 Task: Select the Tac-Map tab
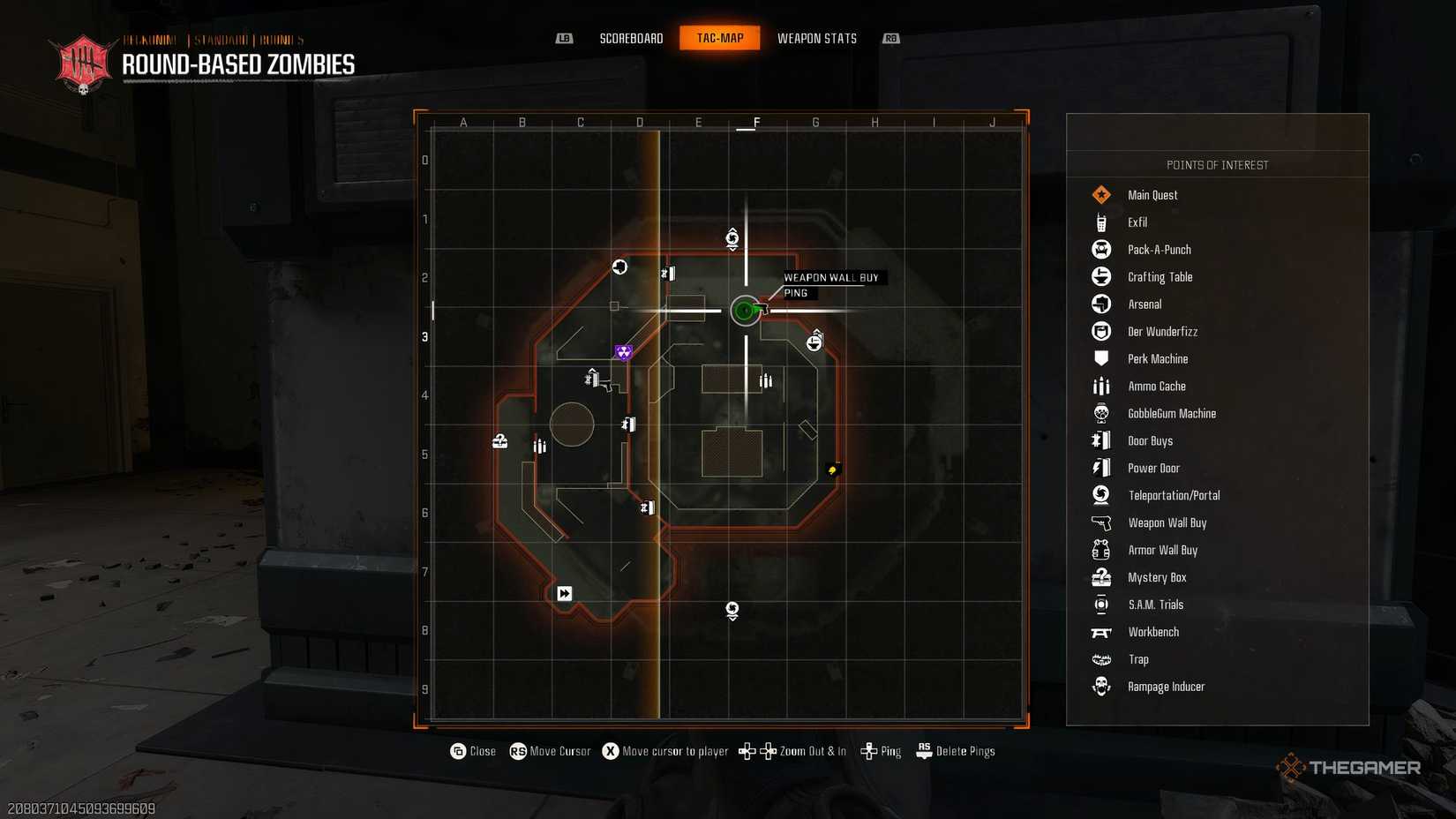tap(720, 38)
